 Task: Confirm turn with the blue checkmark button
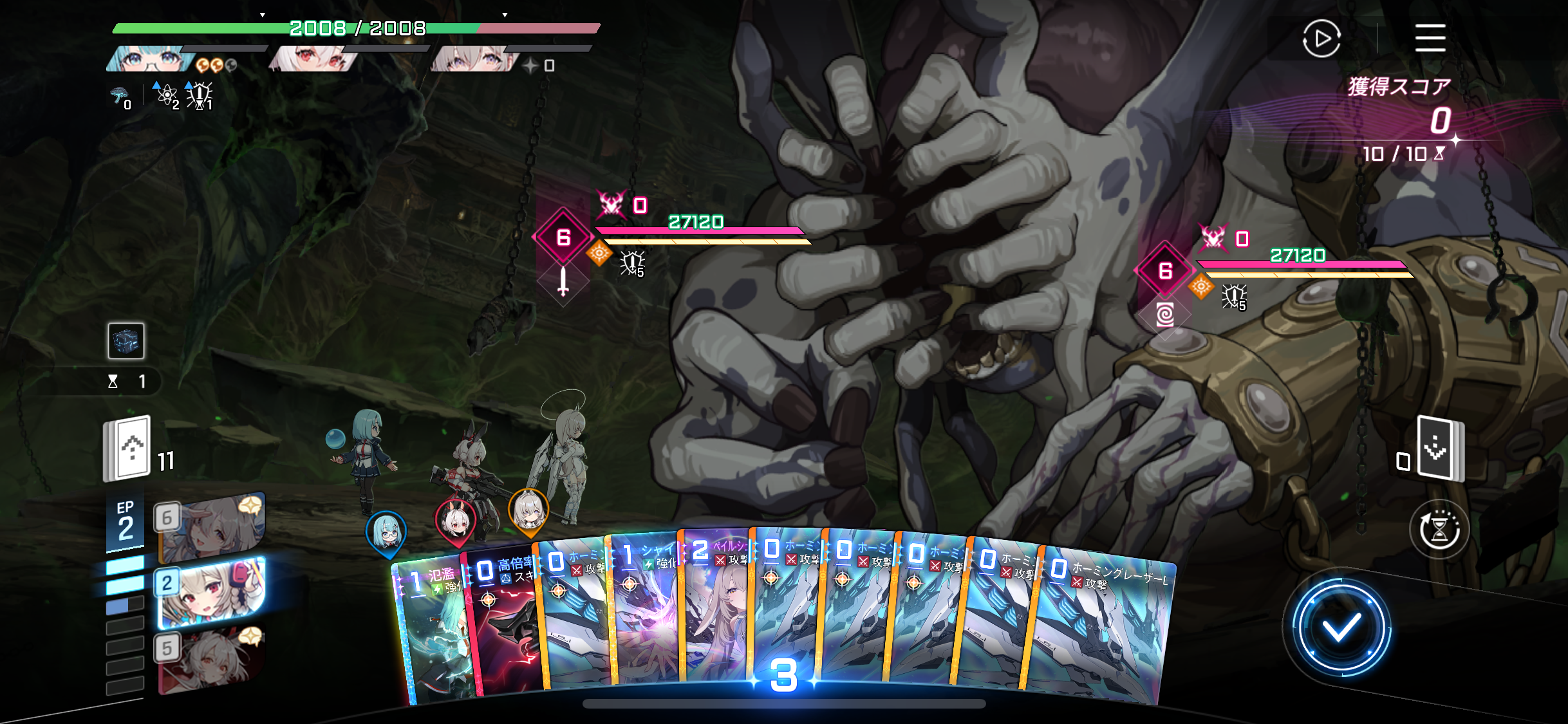point(1341,627)
